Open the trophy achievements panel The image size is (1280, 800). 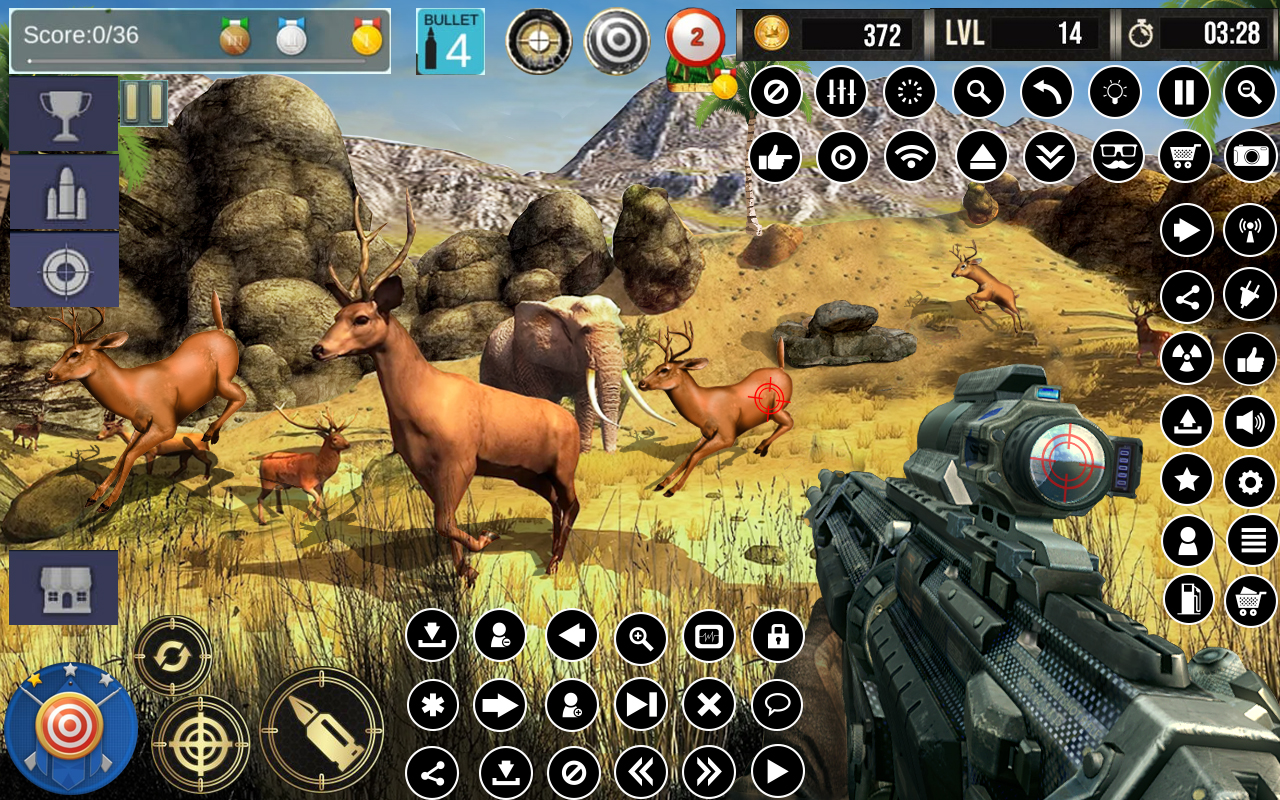[x=64, y=116]
